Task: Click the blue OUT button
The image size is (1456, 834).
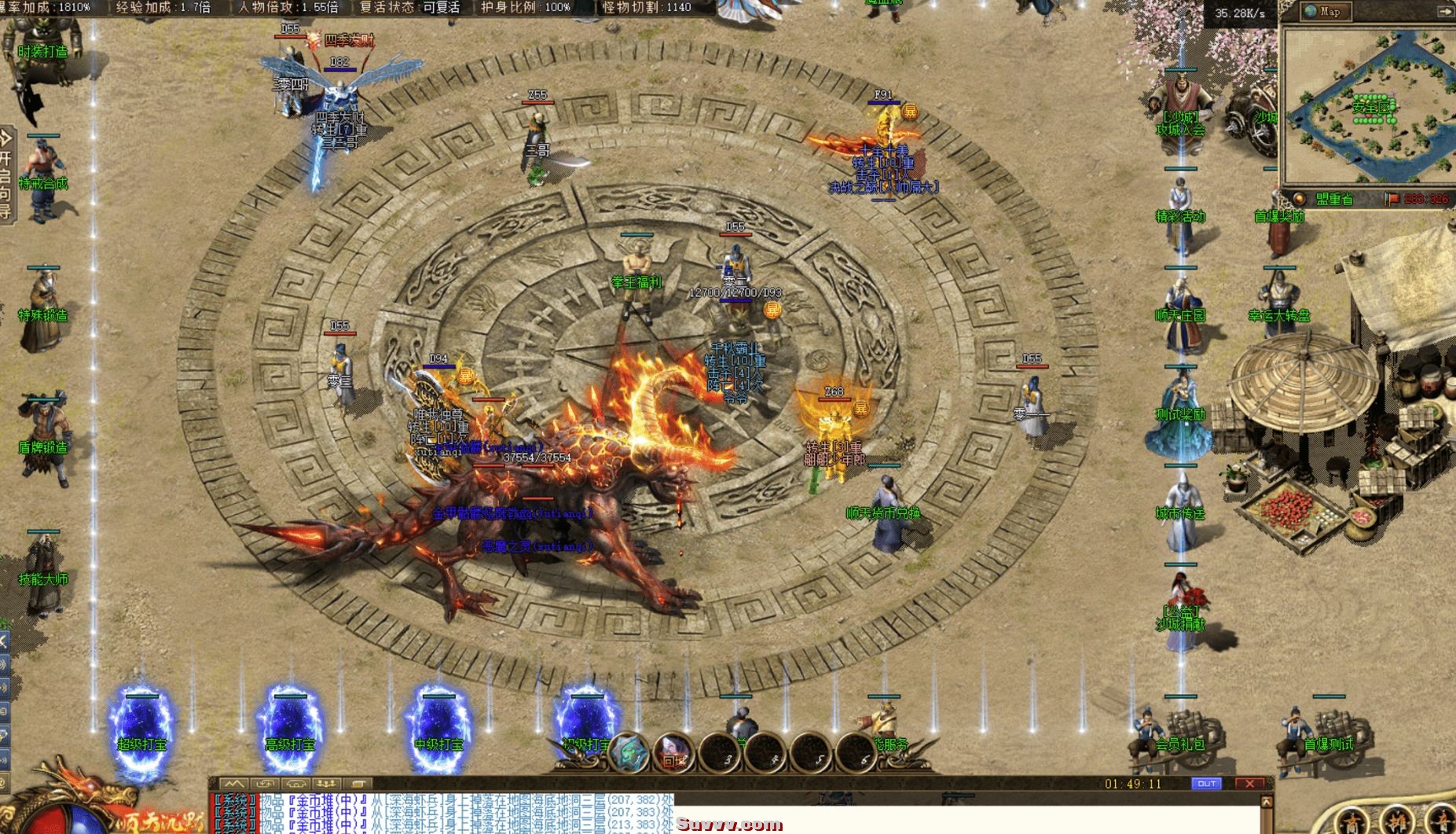Action: [x=1206, y=784]
